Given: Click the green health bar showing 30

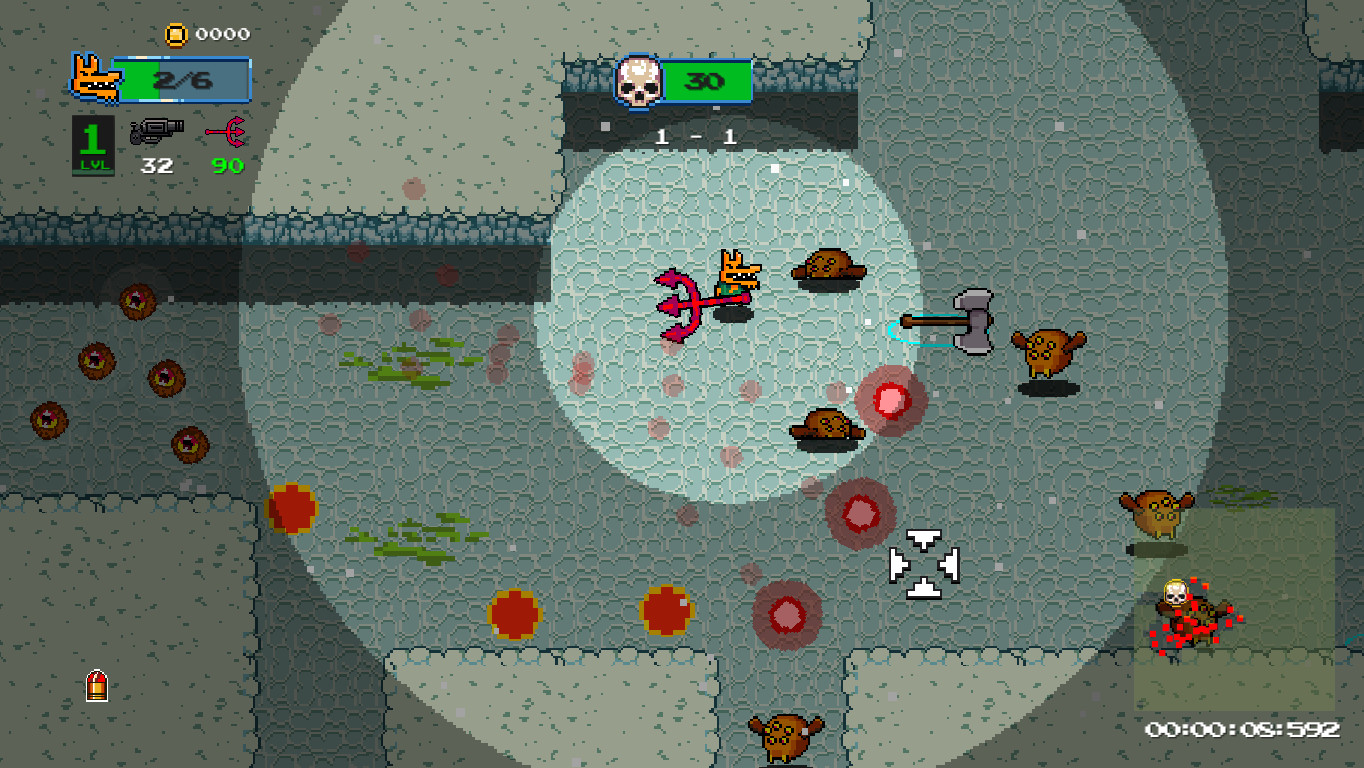Looking at the screenshot, I should [x=706, y=82].
